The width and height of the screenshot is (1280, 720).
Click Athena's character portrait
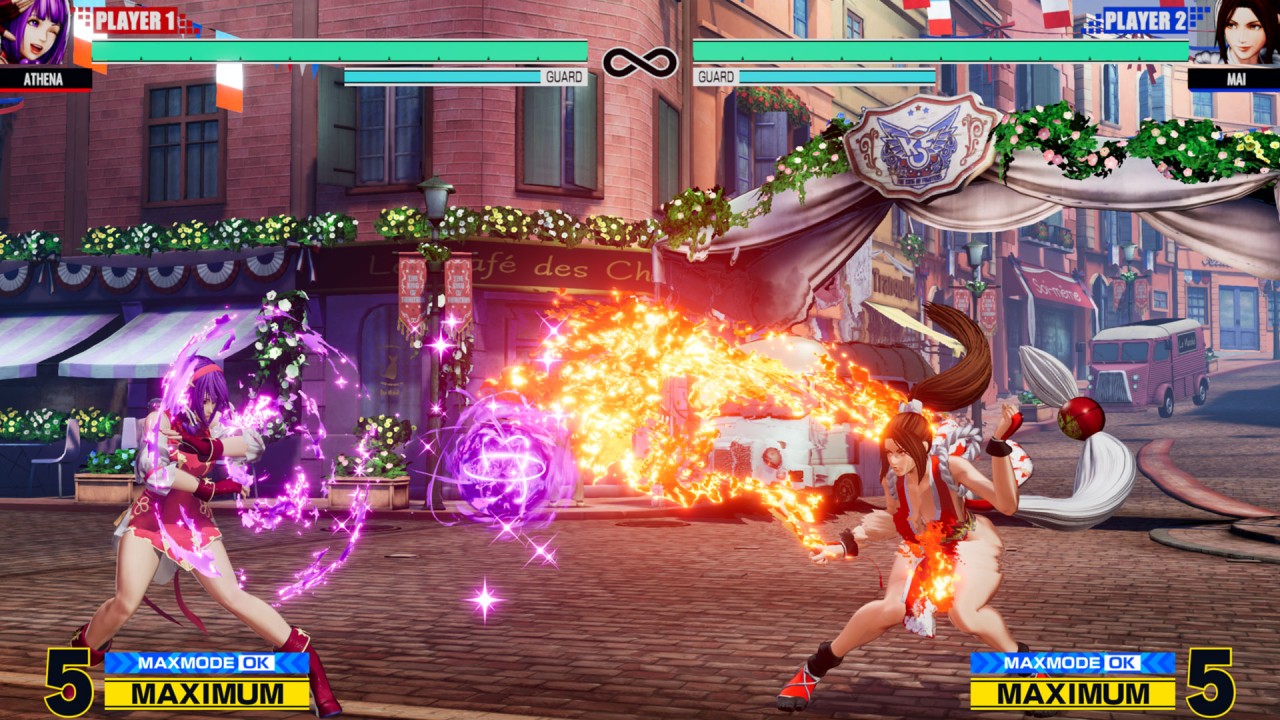coord(38,32)
